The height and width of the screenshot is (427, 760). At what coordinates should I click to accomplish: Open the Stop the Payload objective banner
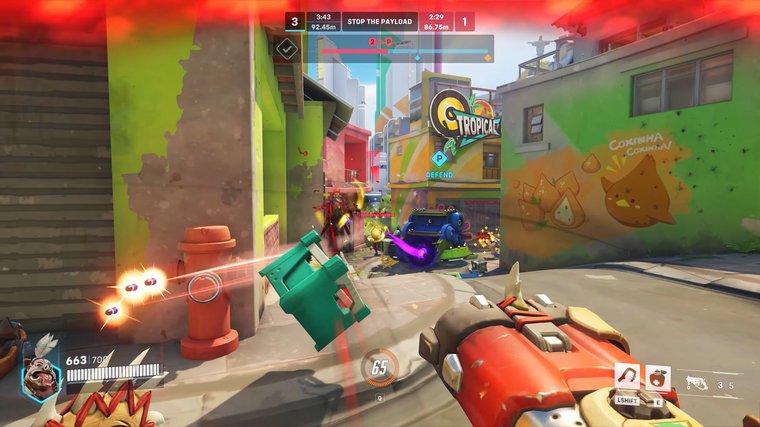tap(380, 21)
